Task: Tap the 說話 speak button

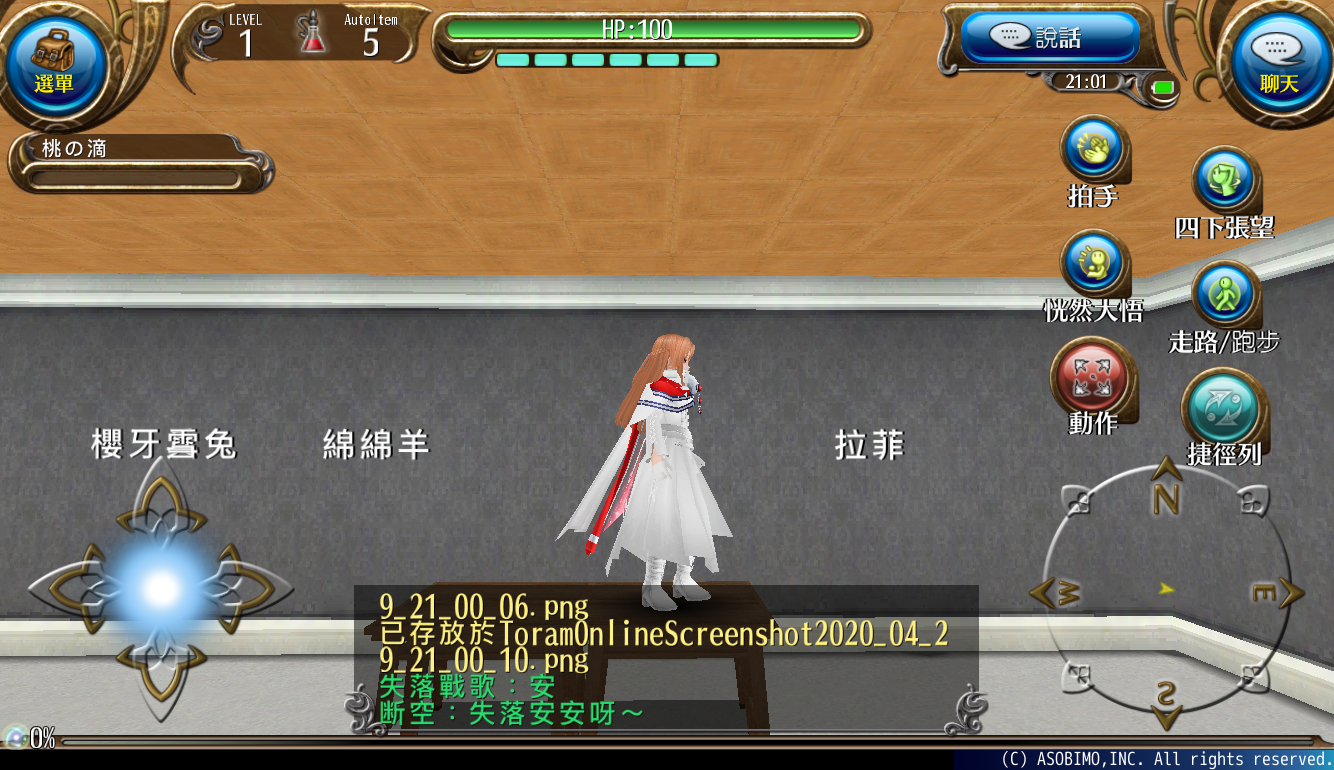Action: [1049, 38]
